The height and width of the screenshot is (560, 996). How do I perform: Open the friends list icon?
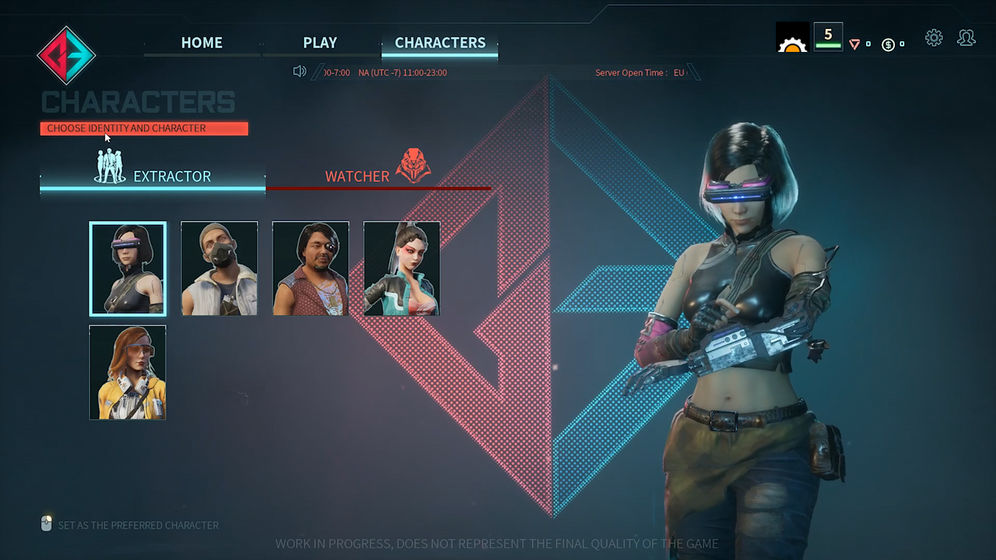click(966, 38)
